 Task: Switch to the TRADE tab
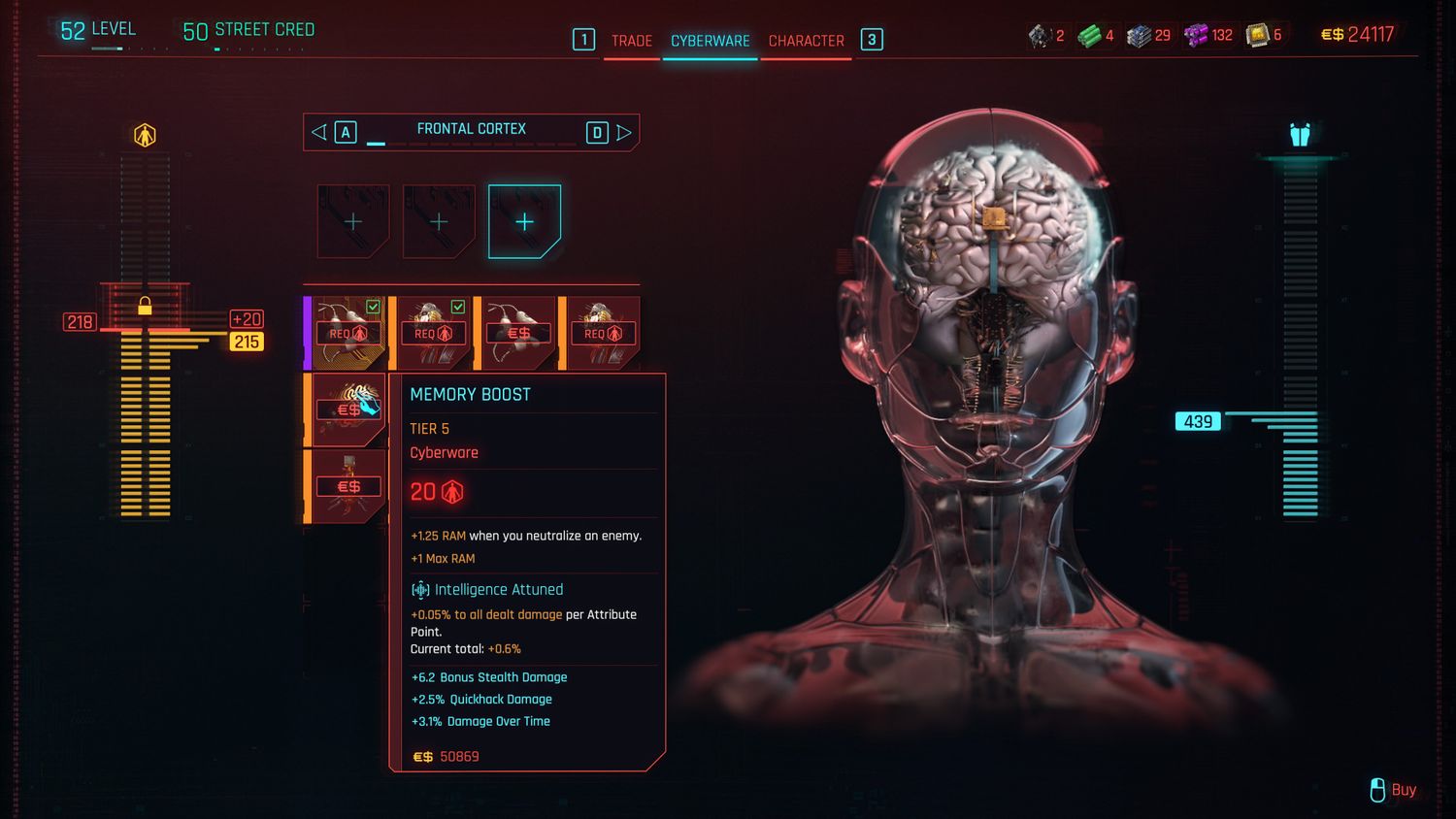(631, 41)
